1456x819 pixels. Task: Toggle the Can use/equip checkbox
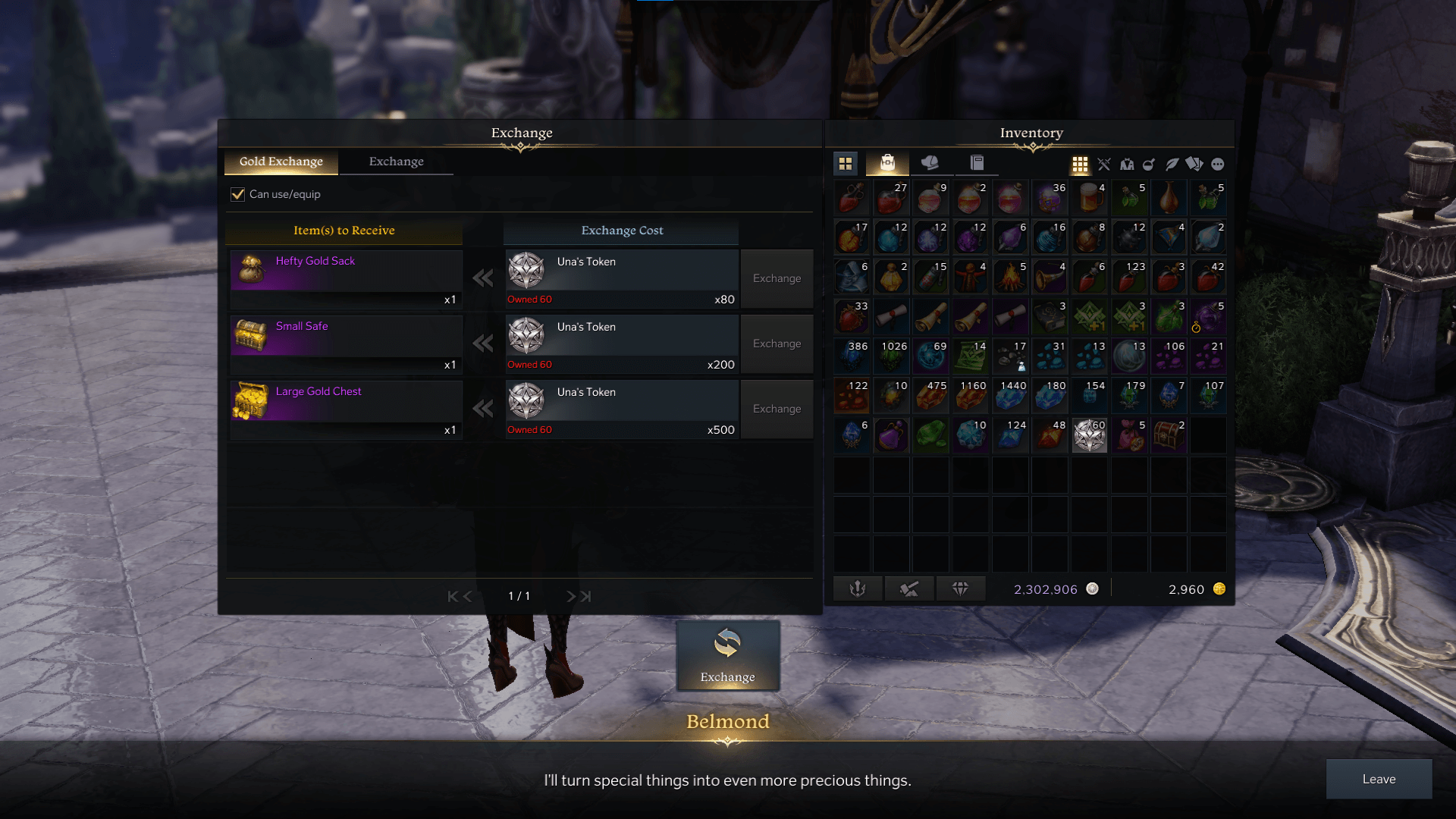coord(238,194)
